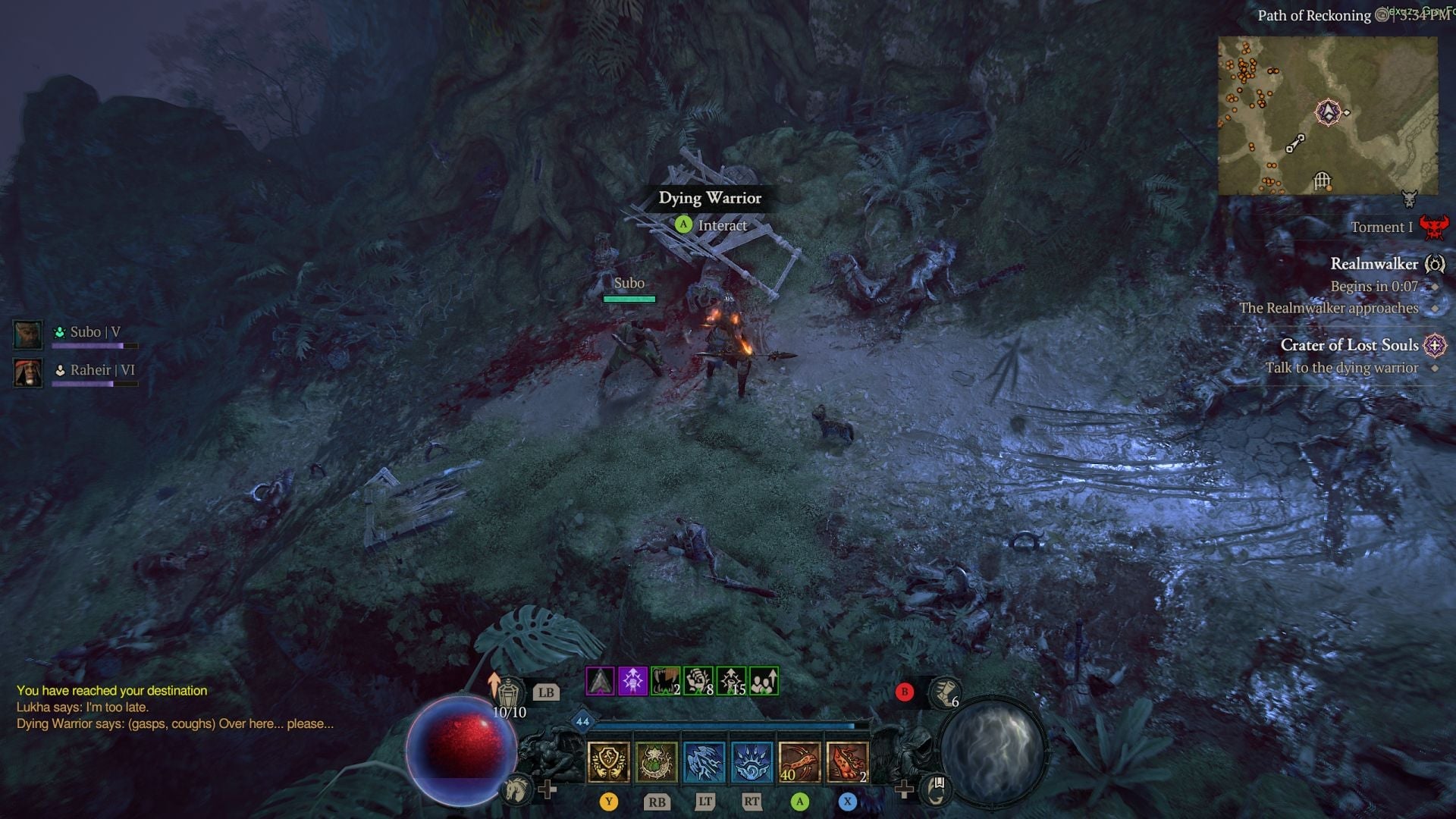Select the shield defensive skill on the Y slot

click(607, 762)
